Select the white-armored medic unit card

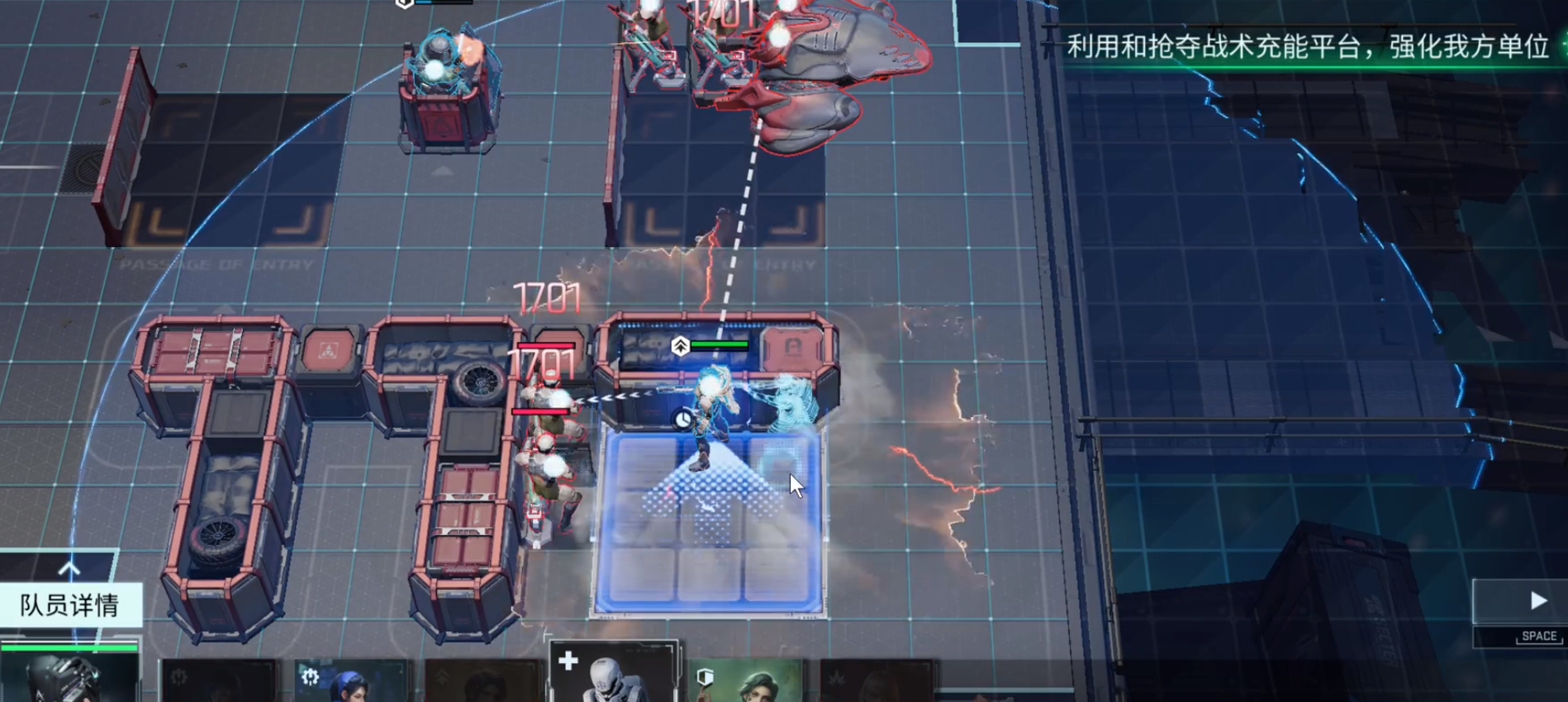pyautogui.click(x=613, y=673)
